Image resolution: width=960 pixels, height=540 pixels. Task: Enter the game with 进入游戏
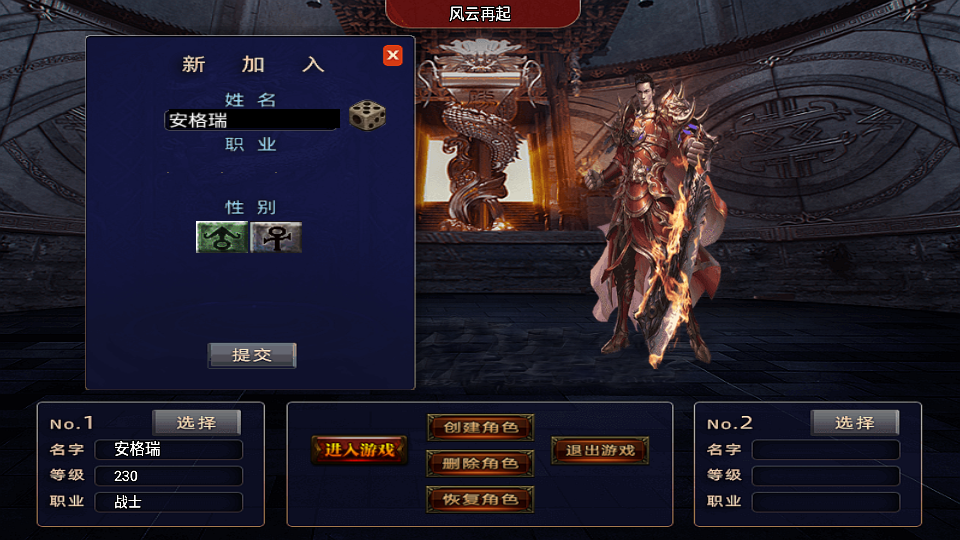pos(360,450)
